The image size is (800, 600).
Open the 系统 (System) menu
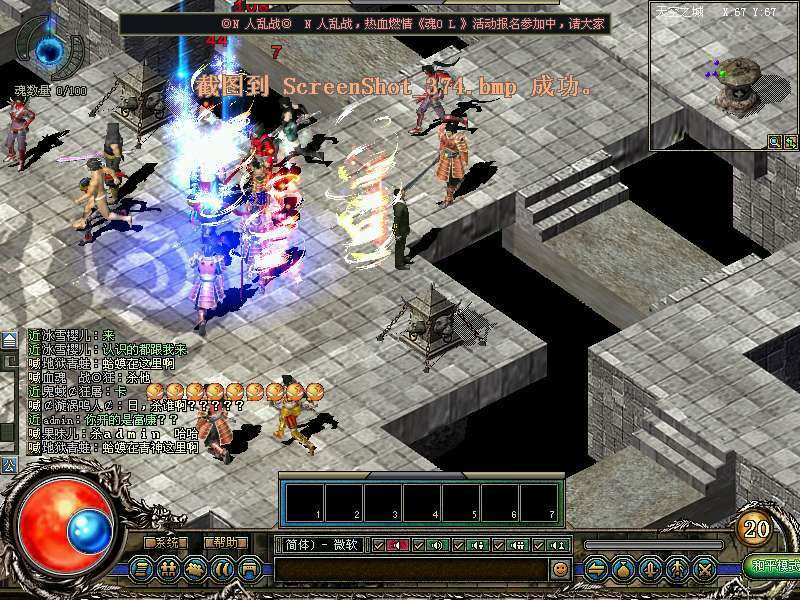[x=166, y=542]
